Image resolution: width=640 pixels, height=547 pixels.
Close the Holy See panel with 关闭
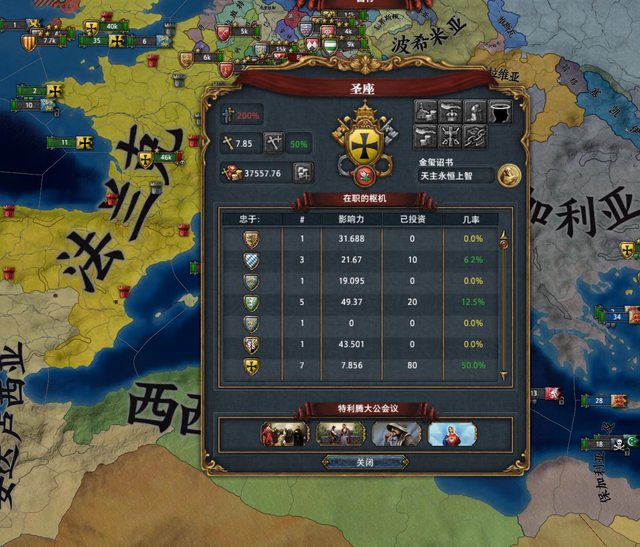pyautogui.click(x=365, y=463)
